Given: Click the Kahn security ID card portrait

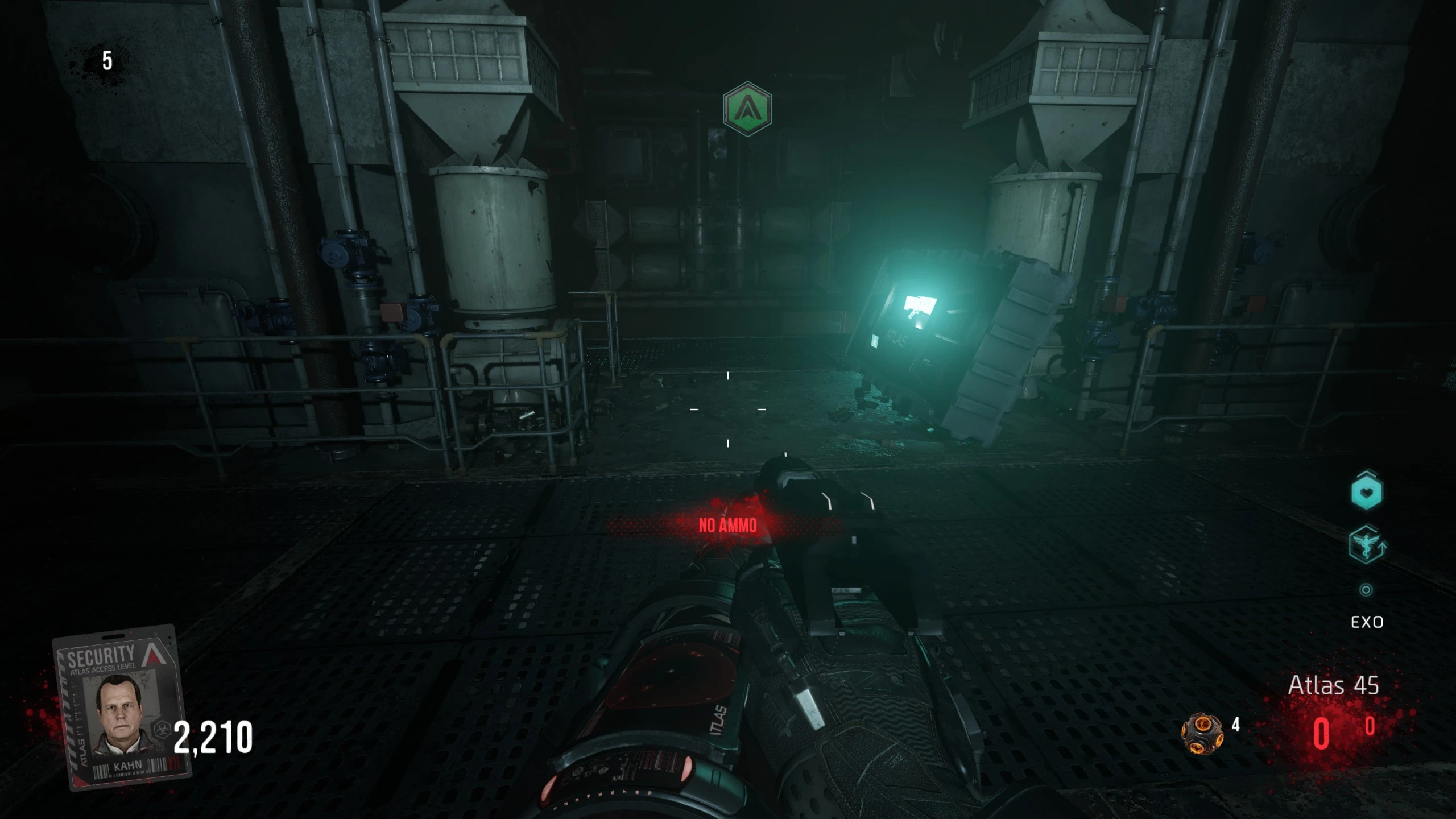Looking at the screenshot, I should click(x=121, y=708).
